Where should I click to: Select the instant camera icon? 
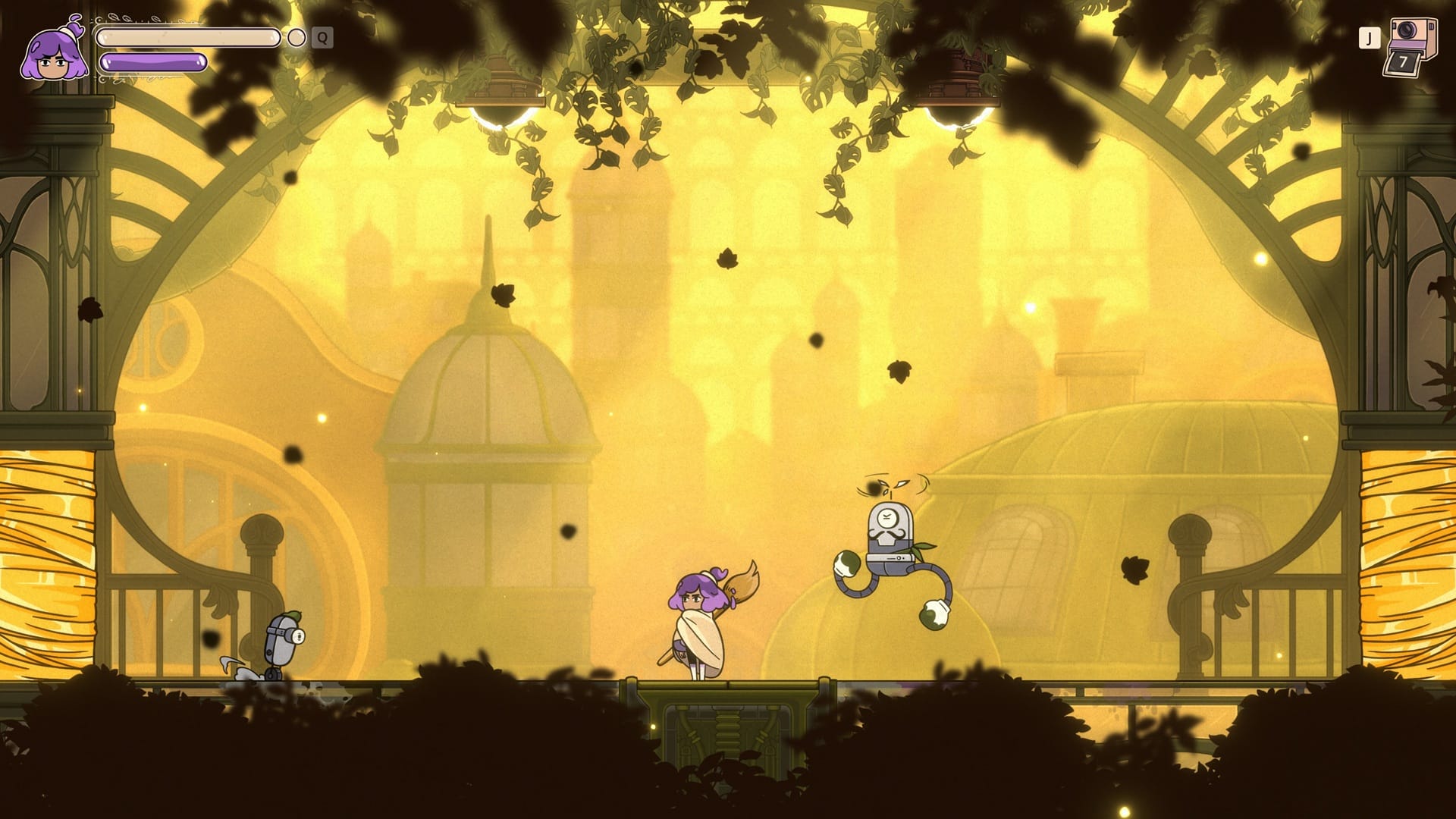pyautogui.click(x=1409, y=47)
